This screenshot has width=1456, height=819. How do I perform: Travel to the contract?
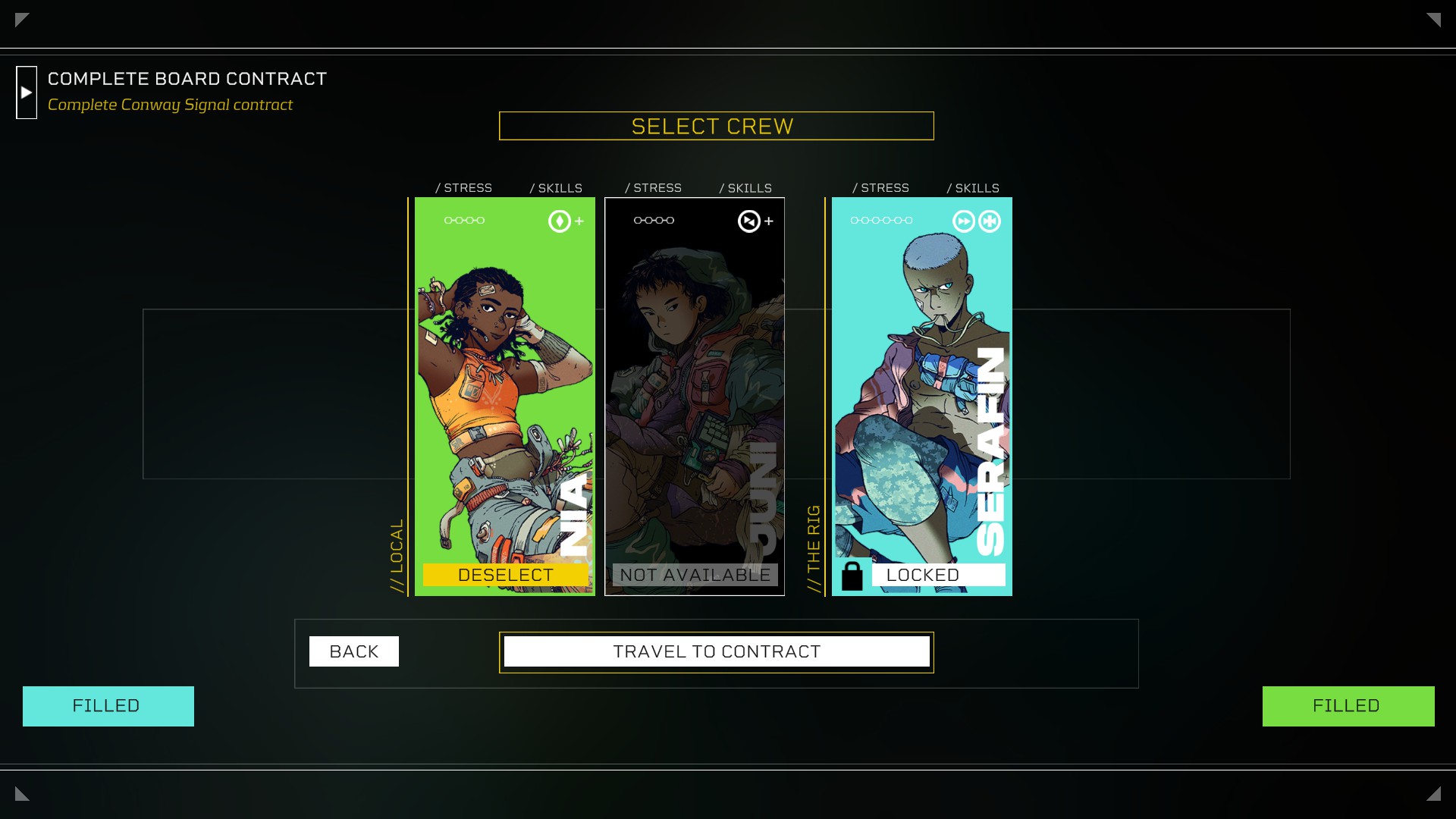point(717,651)
